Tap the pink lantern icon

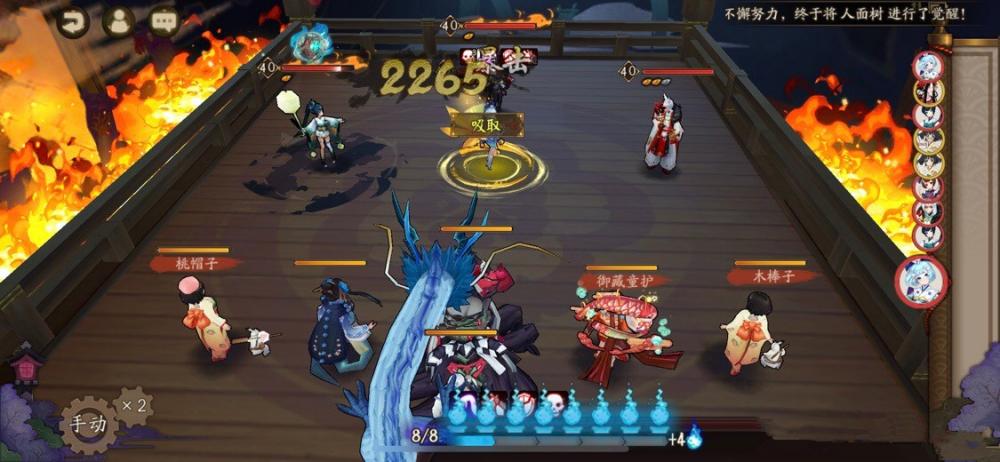point(25,366)
